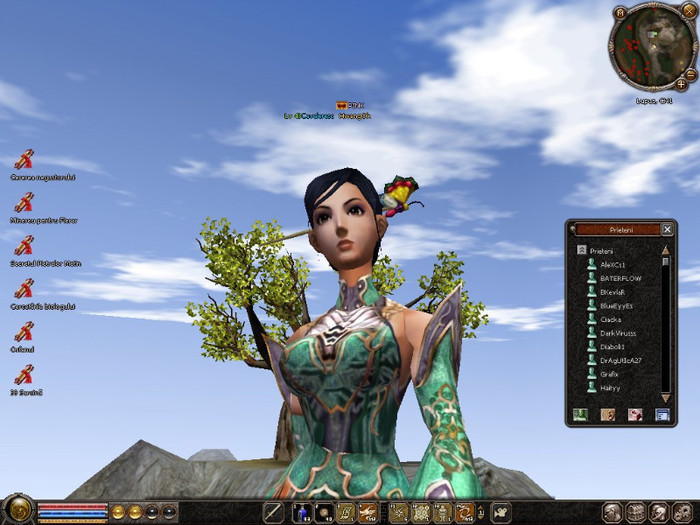Collapse the Prieteni group expander

pyautogui.click(x=580, y=250)
